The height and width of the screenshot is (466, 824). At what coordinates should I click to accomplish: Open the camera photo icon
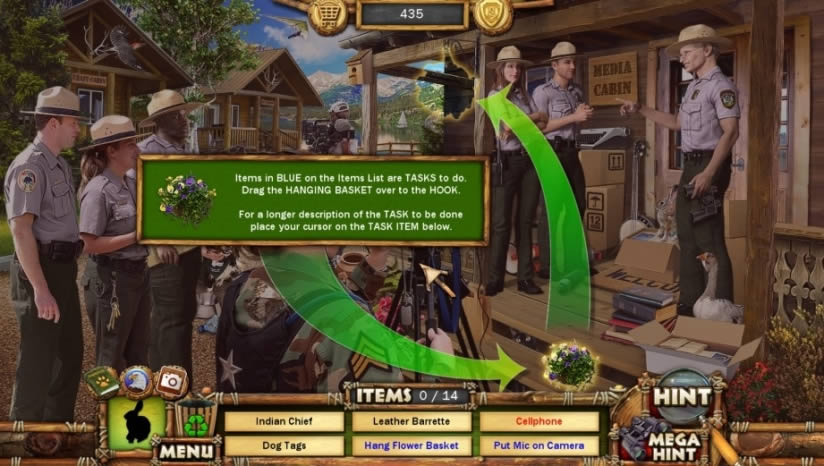pos(172,381)
